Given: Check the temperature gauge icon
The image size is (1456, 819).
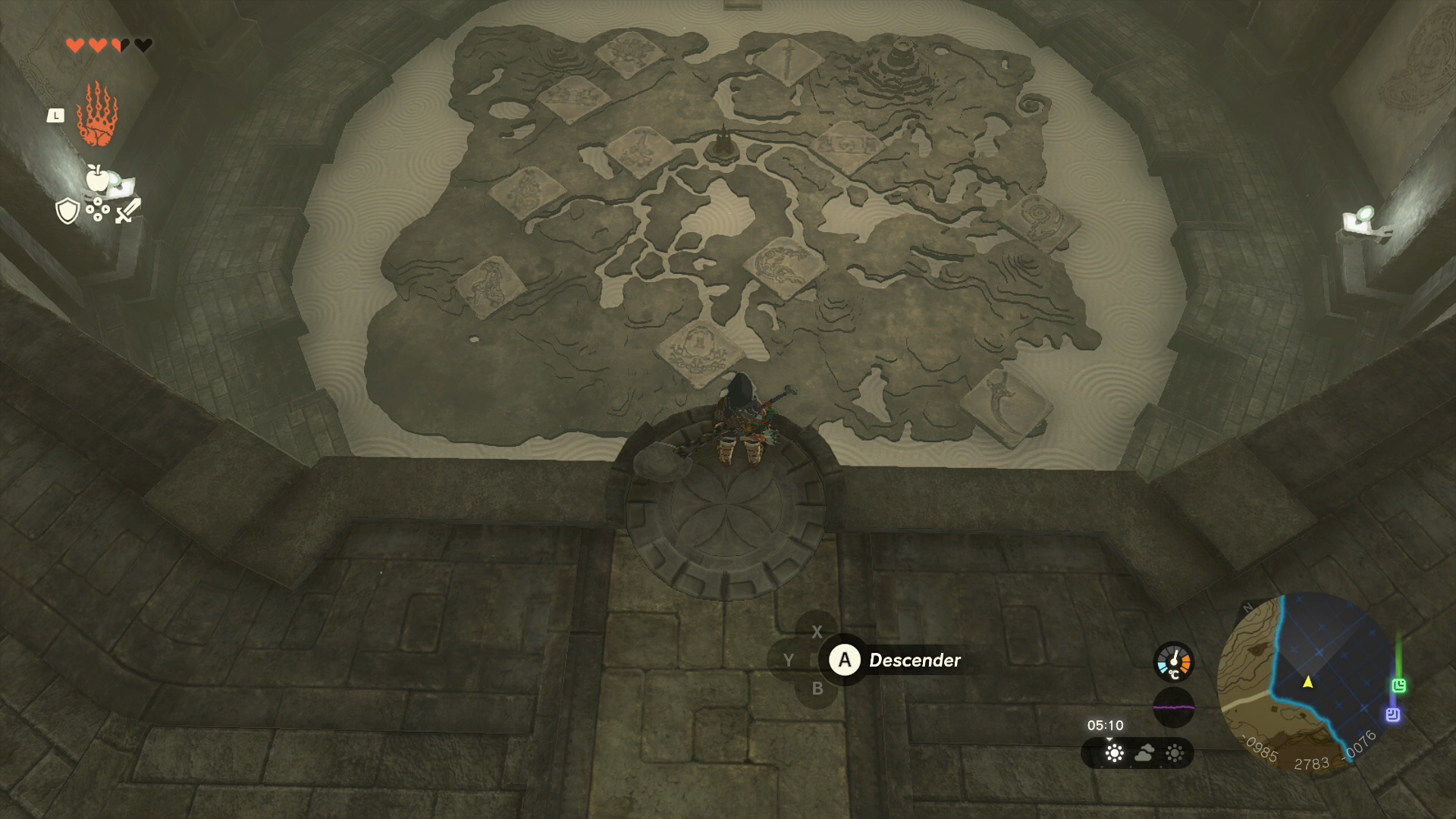Looking at the screenshot, I should click(x=1173, y=662).
